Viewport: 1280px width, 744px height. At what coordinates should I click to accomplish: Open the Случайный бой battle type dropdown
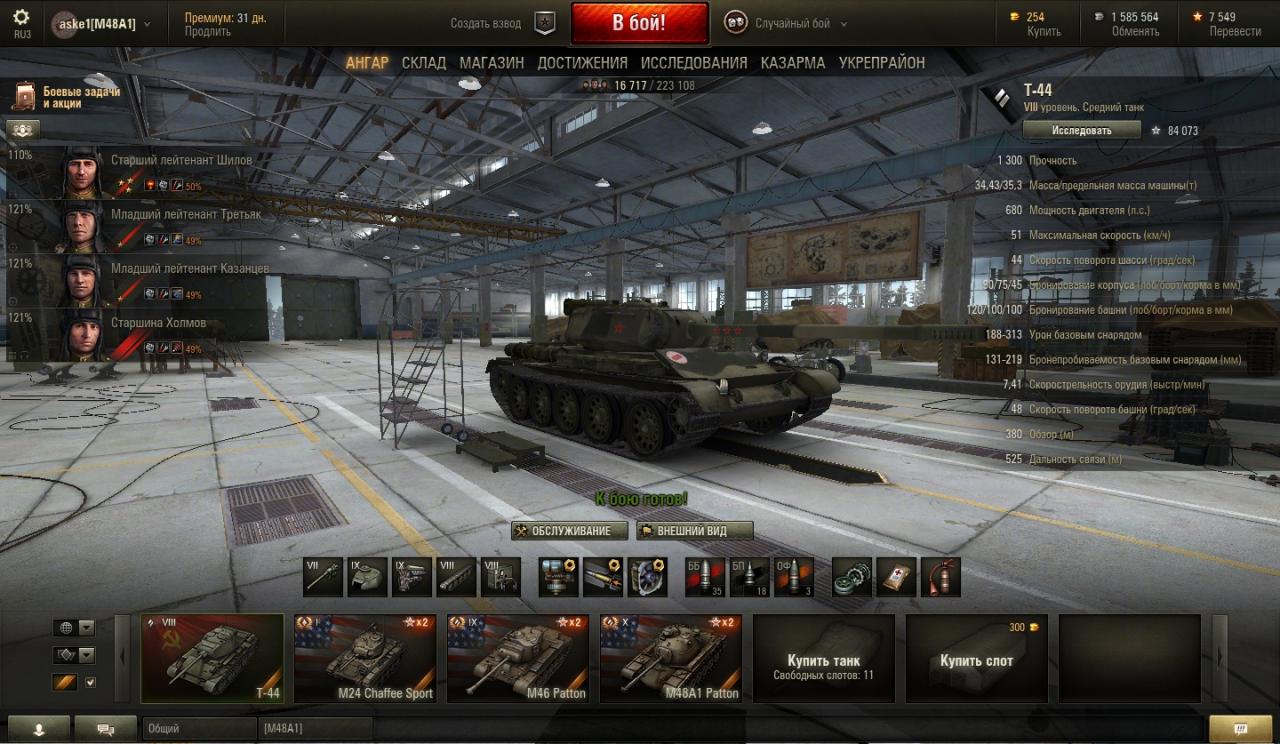(x=800, y=23)
